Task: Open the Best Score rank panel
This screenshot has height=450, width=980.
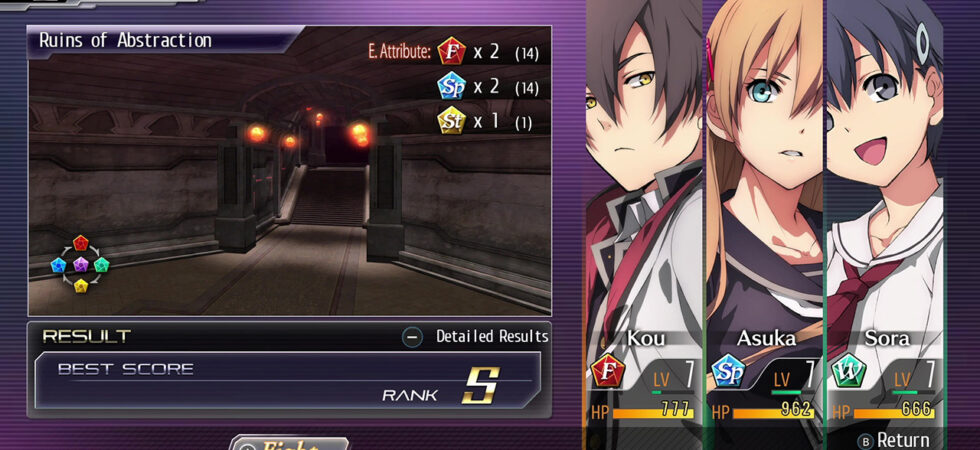Action: pyautogui.click(x=288, y=382)
